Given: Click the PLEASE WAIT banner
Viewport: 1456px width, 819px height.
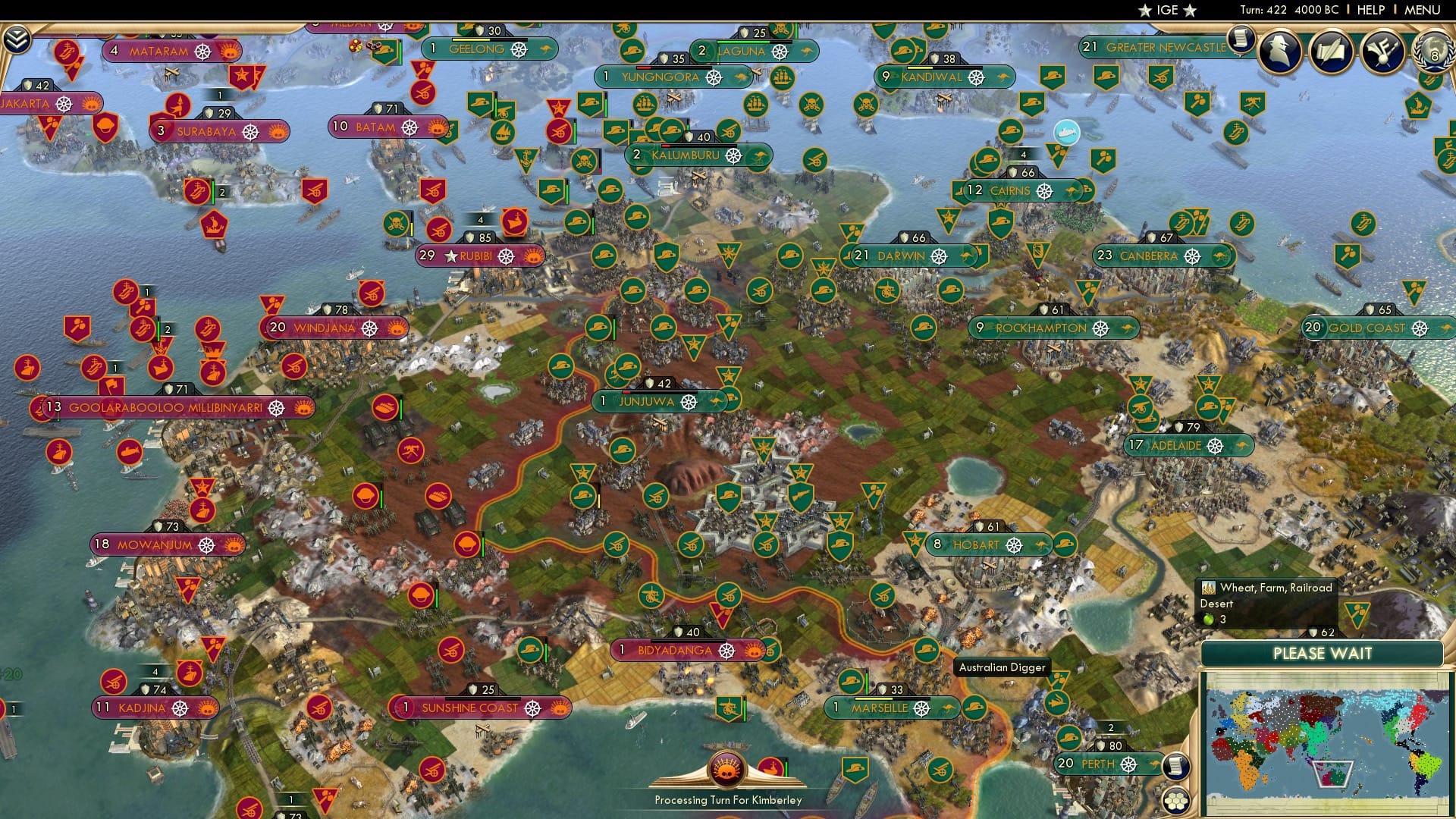Looking at the screenshot, I should (1323, 653).
